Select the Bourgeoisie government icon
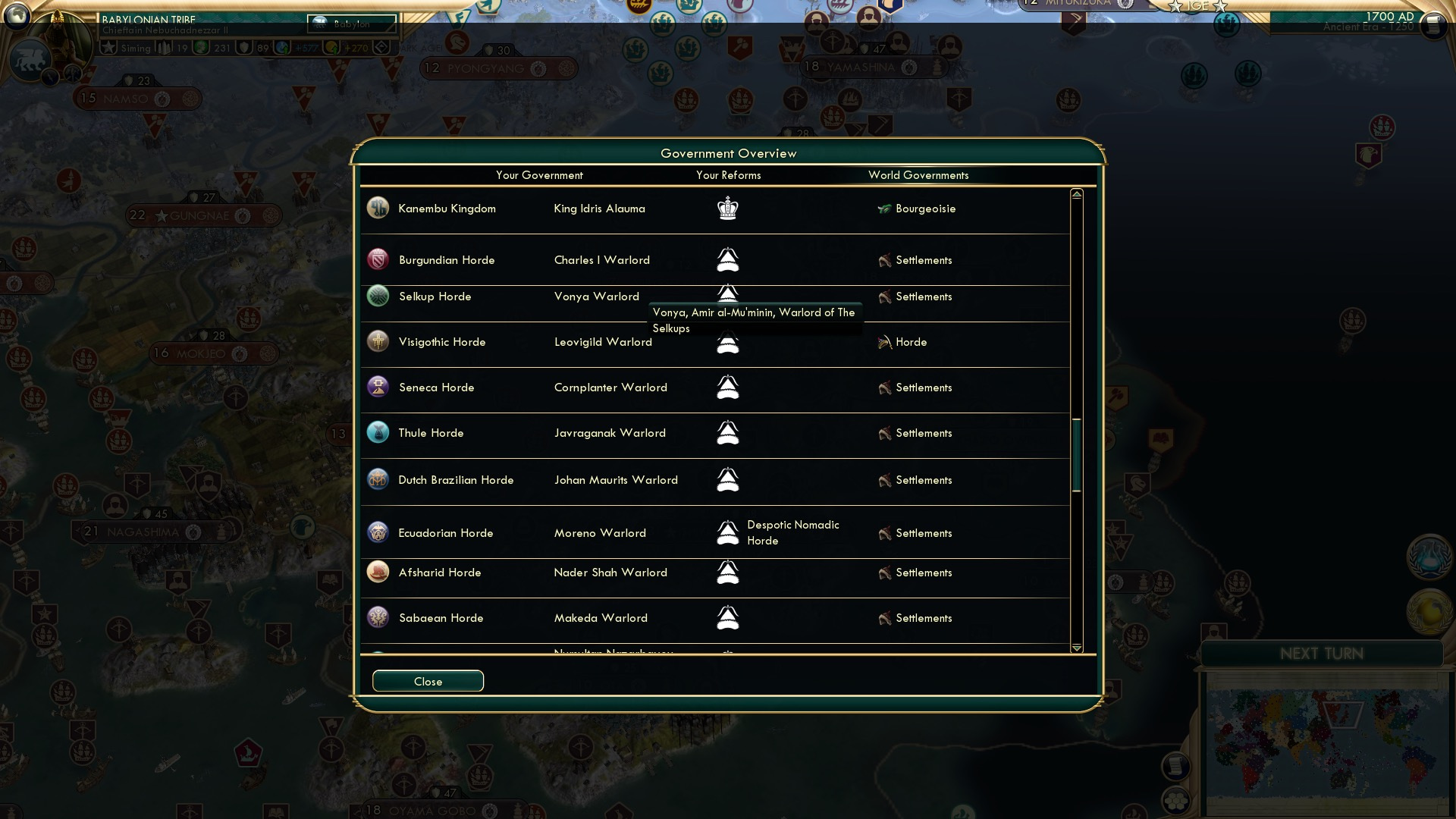 [x=884, y=209]
